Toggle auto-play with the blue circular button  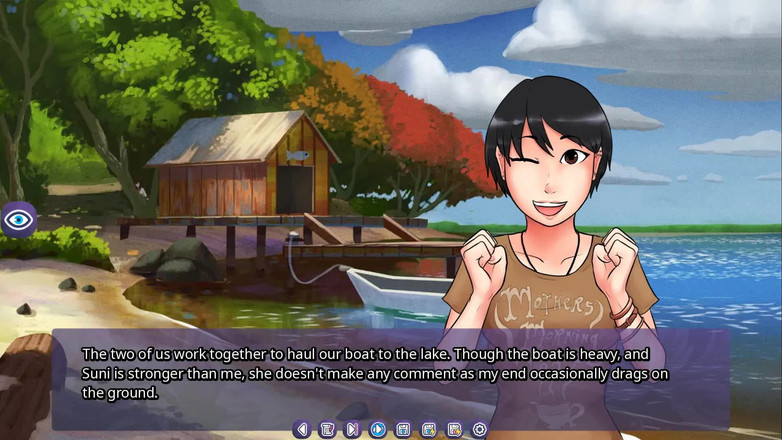point(378,429)
